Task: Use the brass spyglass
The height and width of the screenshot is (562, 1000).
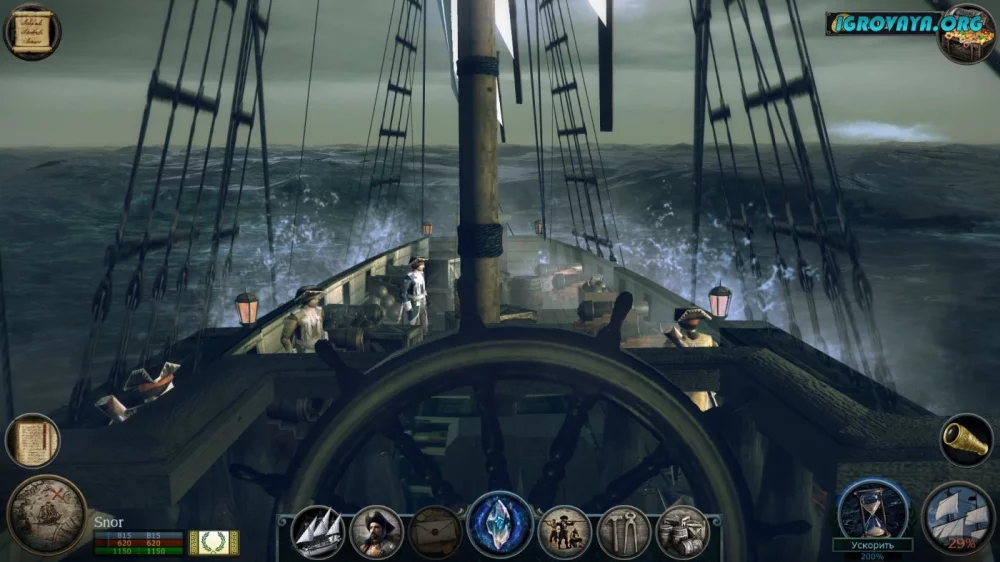Action: tap(967, 440)
